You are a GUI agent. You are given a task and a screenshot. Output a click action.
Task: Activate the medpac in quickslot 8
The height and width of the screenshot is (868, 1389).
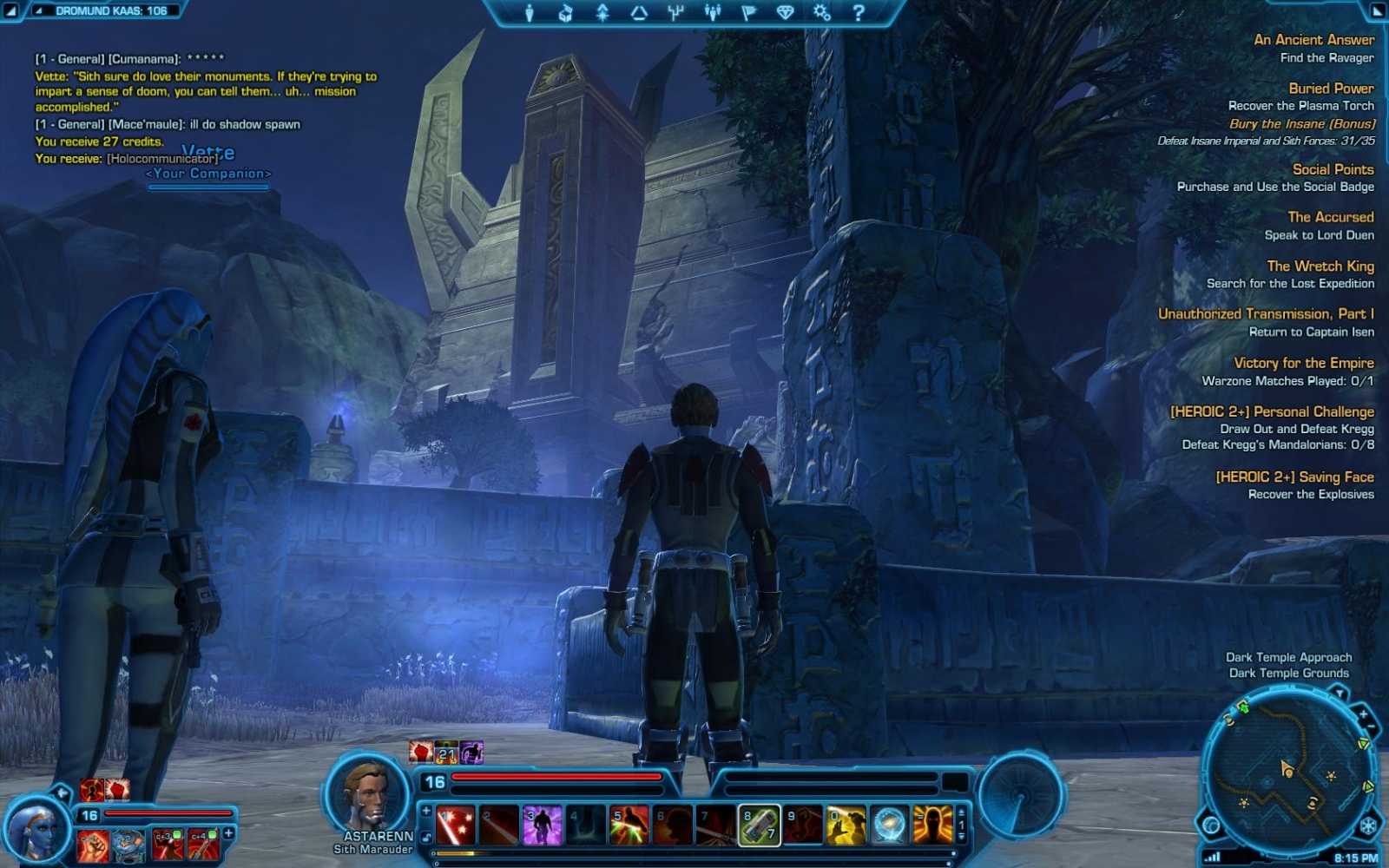point(760,825)
